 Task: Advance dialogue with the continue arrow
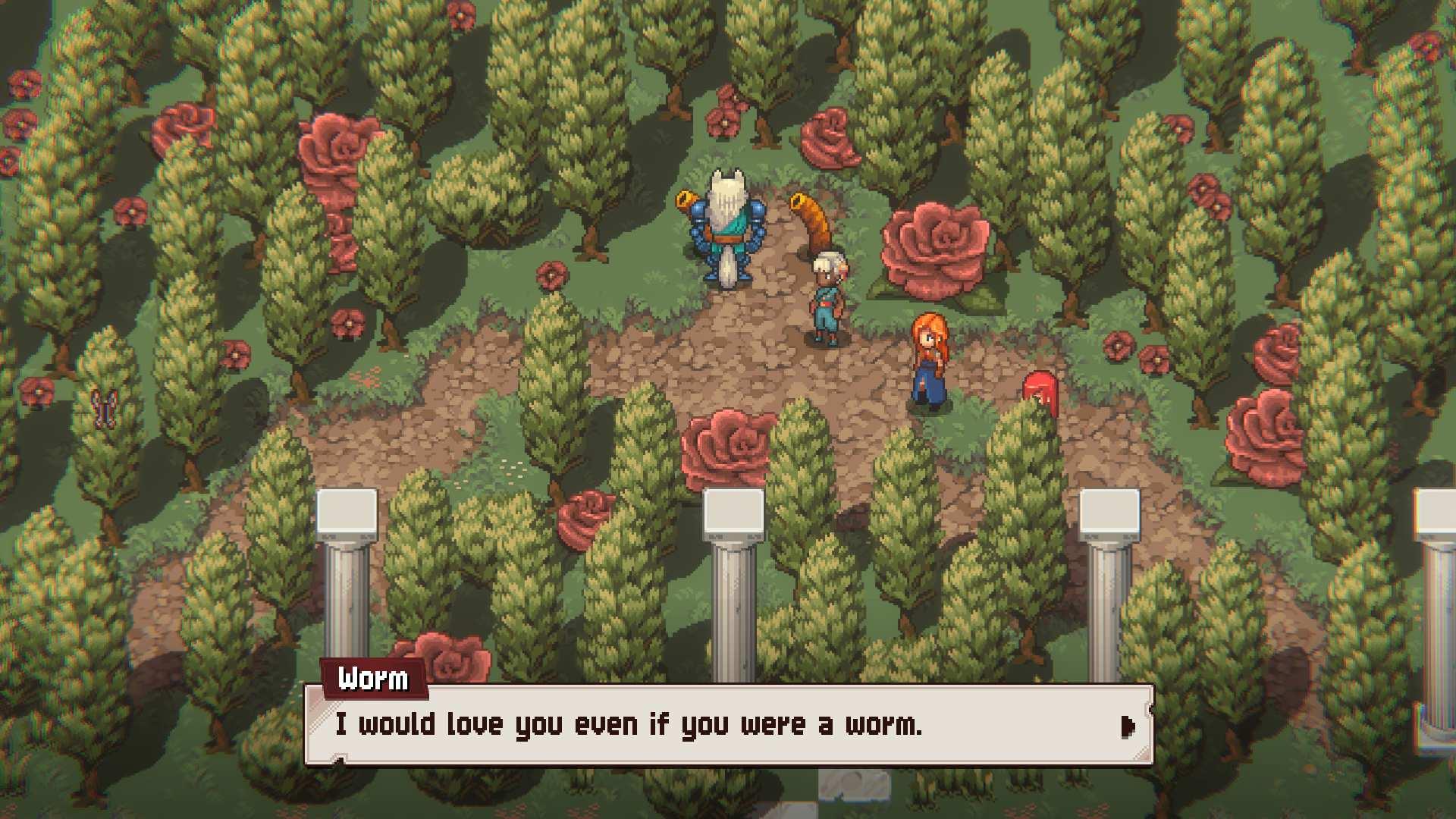coord(1128,726)
